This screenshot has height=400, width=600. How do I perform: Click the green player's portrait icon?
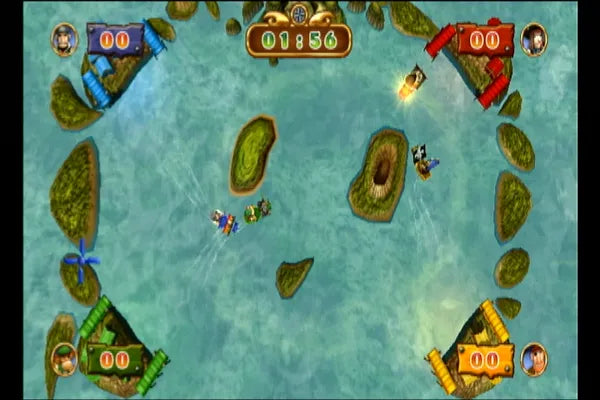coord(65,357)
